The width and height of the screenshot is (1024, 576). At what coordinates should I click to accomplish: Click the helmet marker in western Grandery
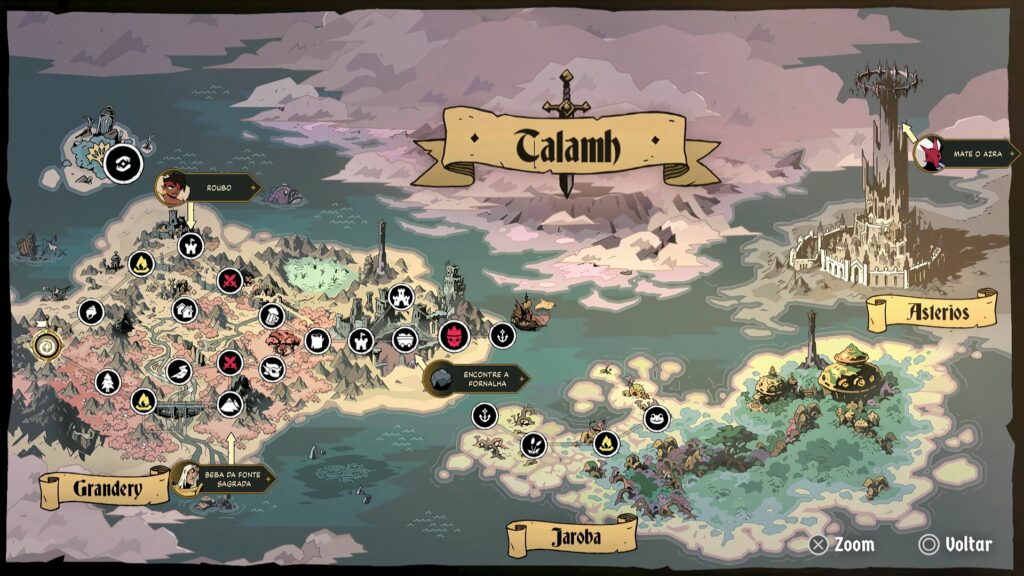click(91, 312)
